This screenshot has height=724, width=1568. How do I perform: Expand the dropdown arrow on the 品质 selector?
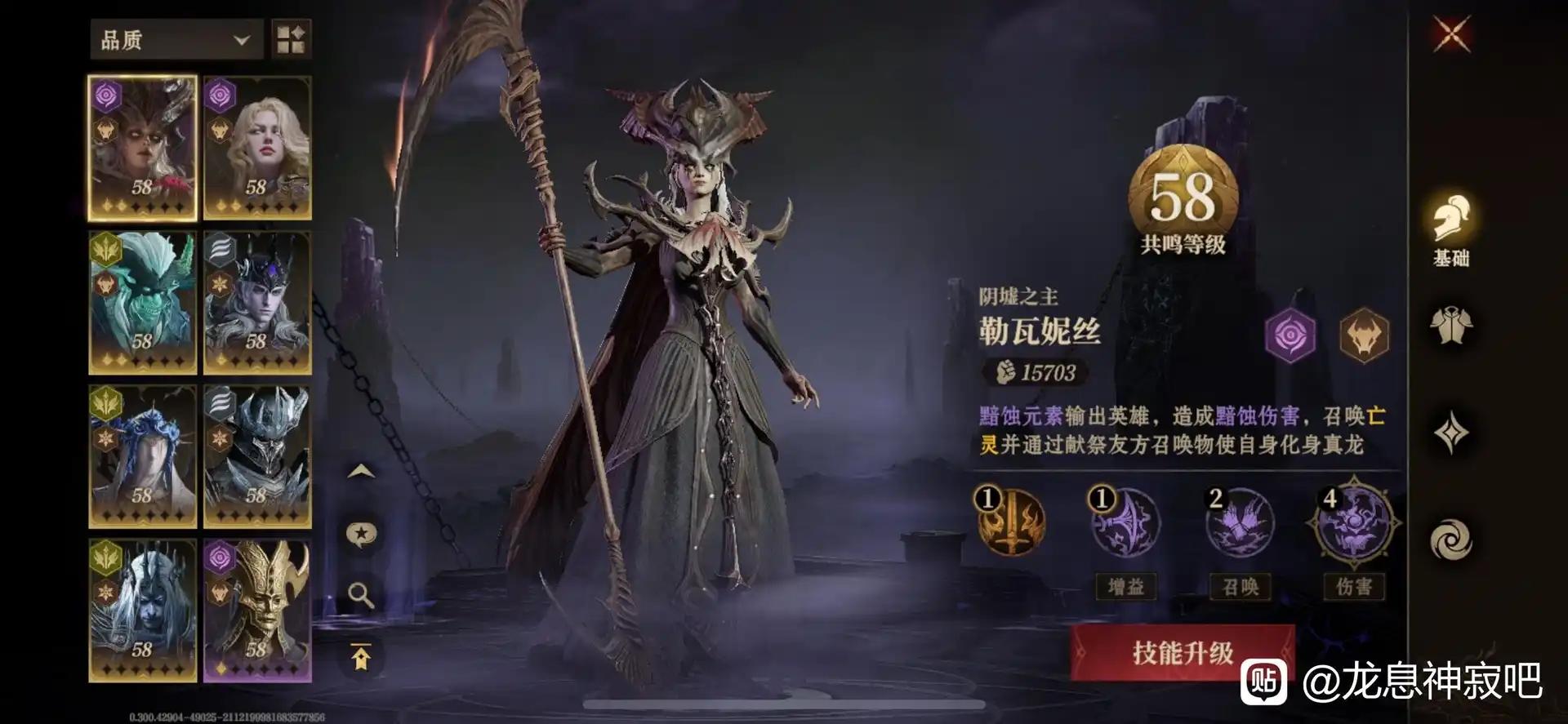pos(241,39)
